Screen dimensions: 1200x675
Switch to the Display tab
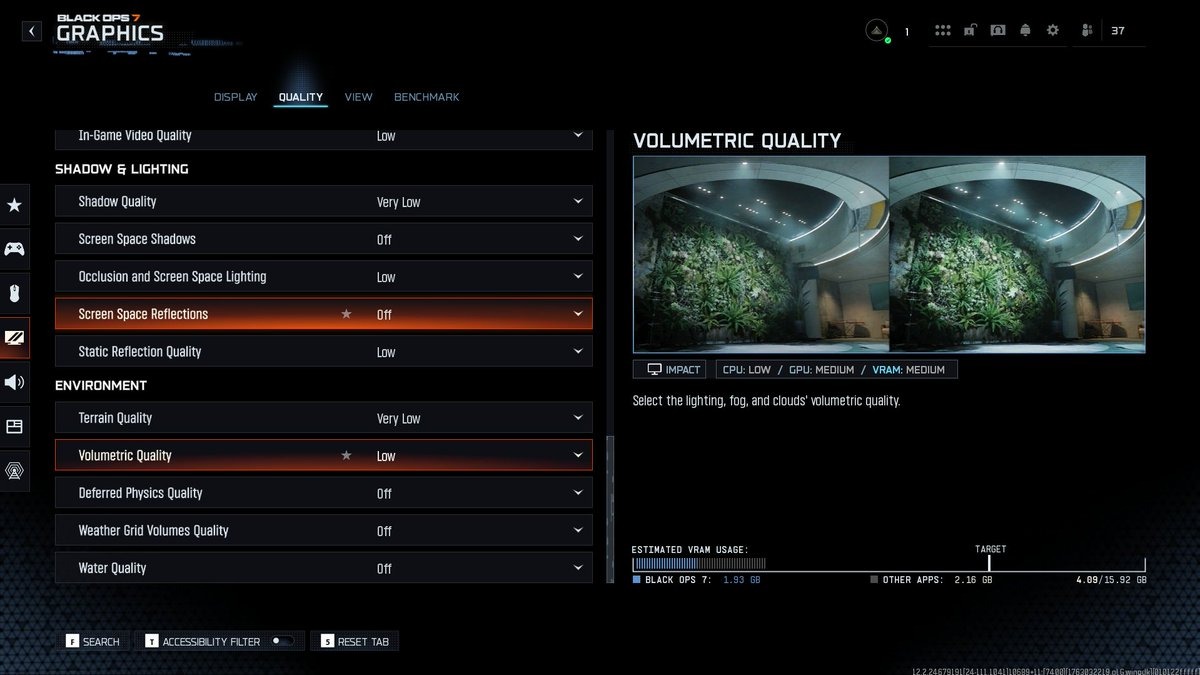(x=235, y=97)
